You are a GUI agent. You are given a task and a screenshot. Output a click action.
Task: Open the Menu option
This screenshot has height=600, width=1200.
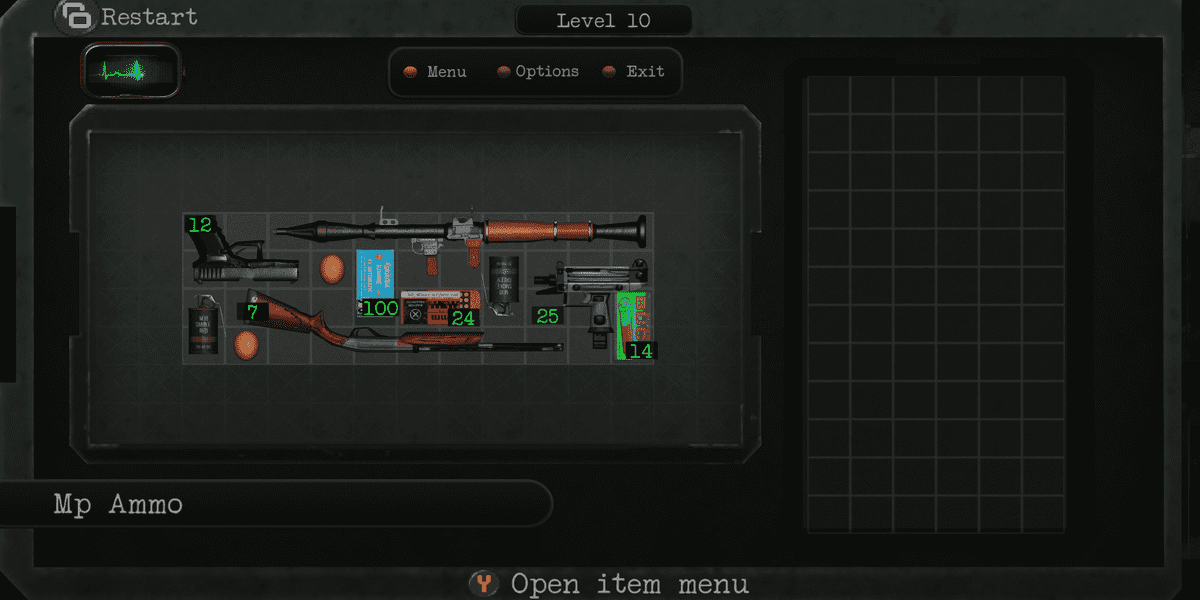point(435,72)
